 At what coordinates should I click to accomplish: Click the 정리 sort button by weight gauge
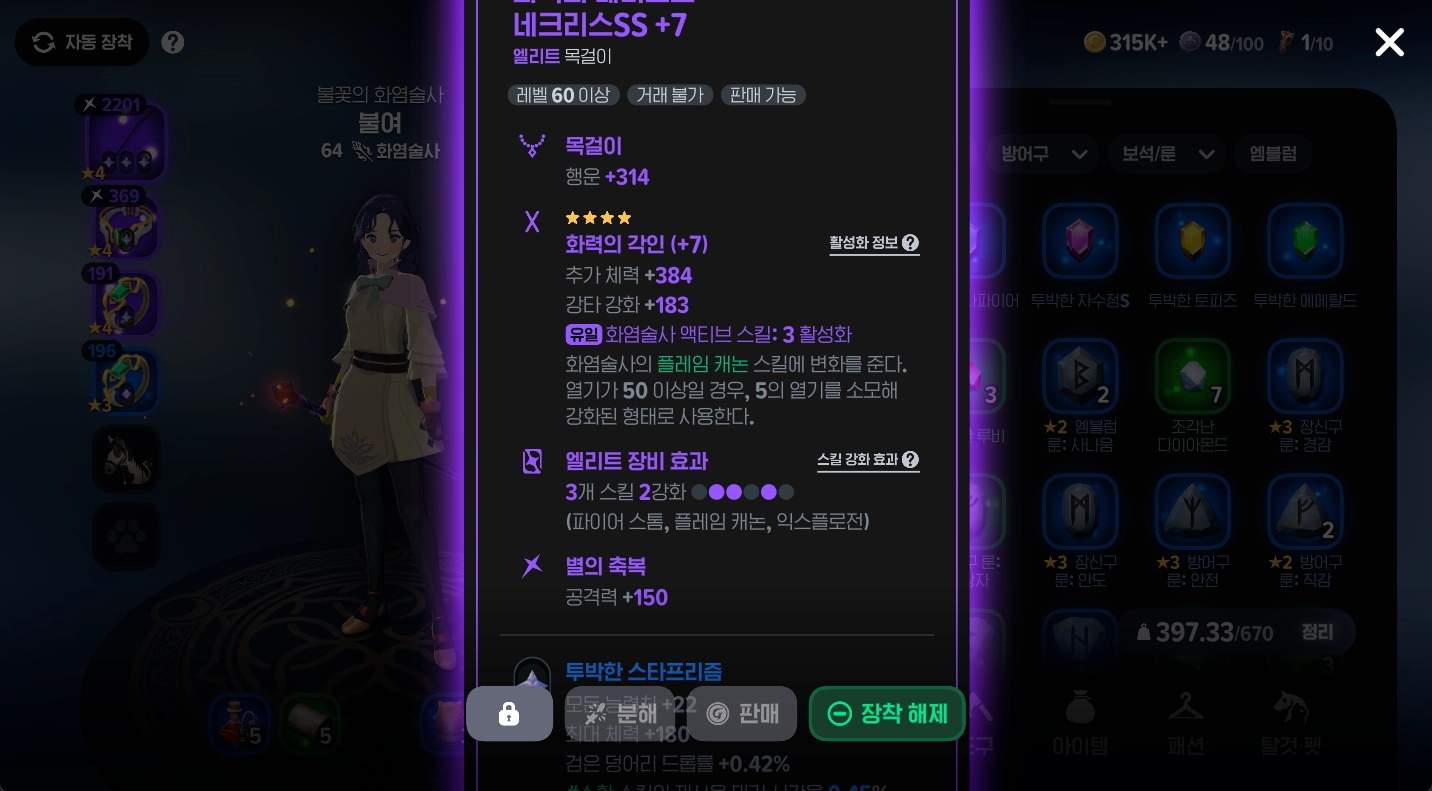(x=1317, y=632)
